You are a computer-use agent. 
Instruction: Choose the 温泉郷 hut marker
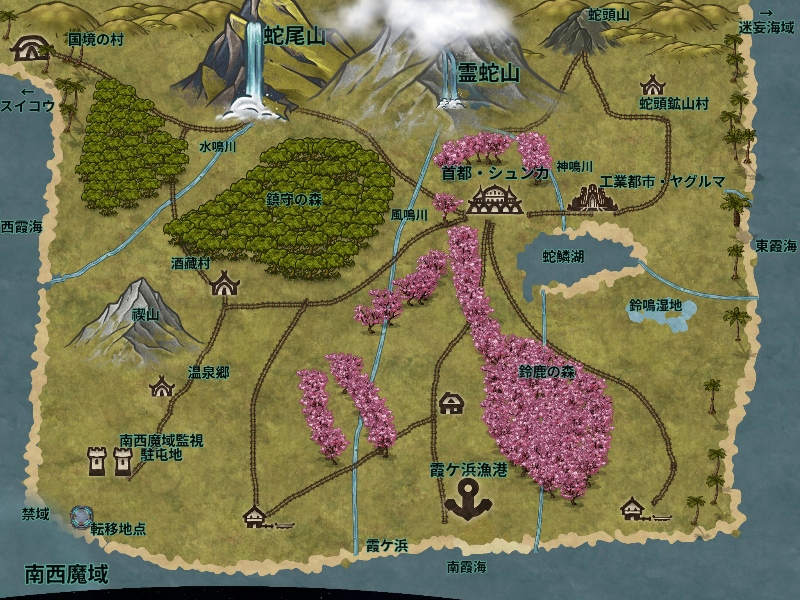pyautogui.click(x=162, y=385)
